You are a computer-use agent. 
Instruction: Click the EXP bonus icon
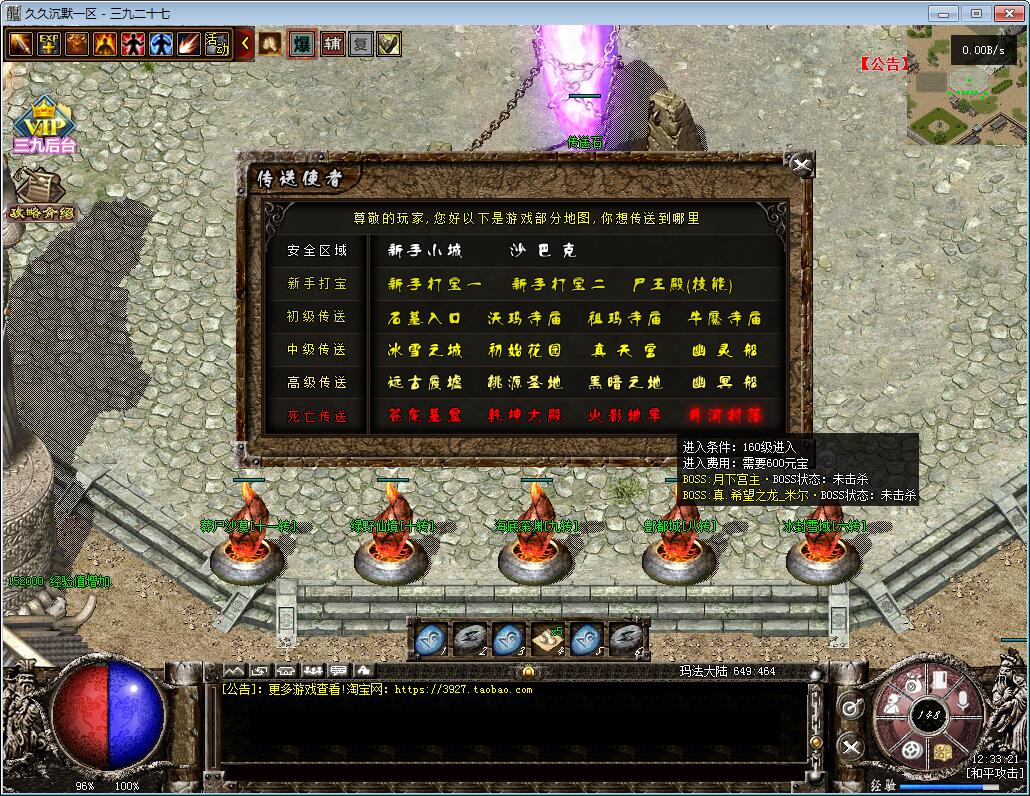tap(49, 45)
